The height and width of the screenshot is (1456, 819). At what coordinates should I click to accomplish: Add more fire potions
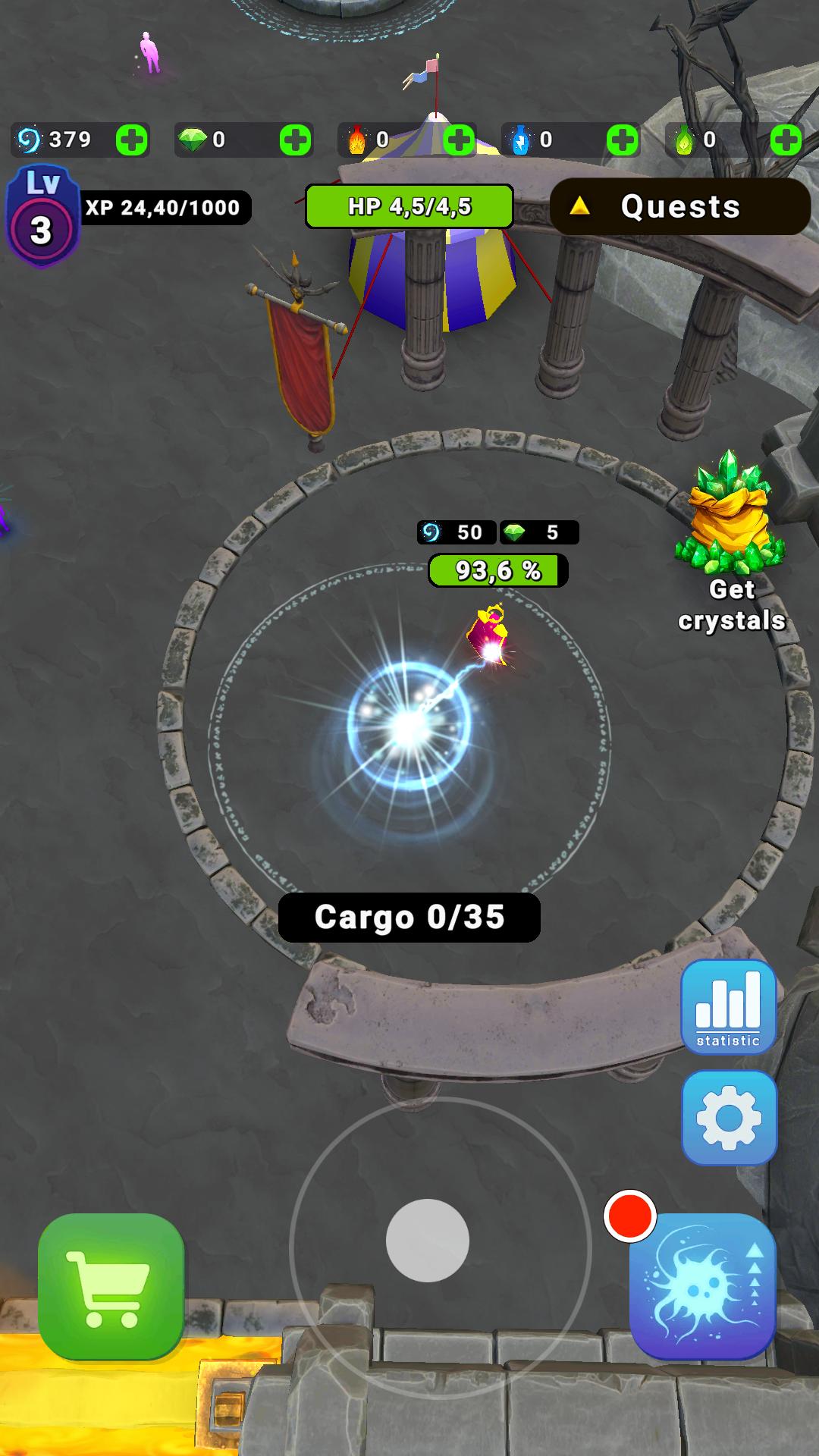pos(459,140)
